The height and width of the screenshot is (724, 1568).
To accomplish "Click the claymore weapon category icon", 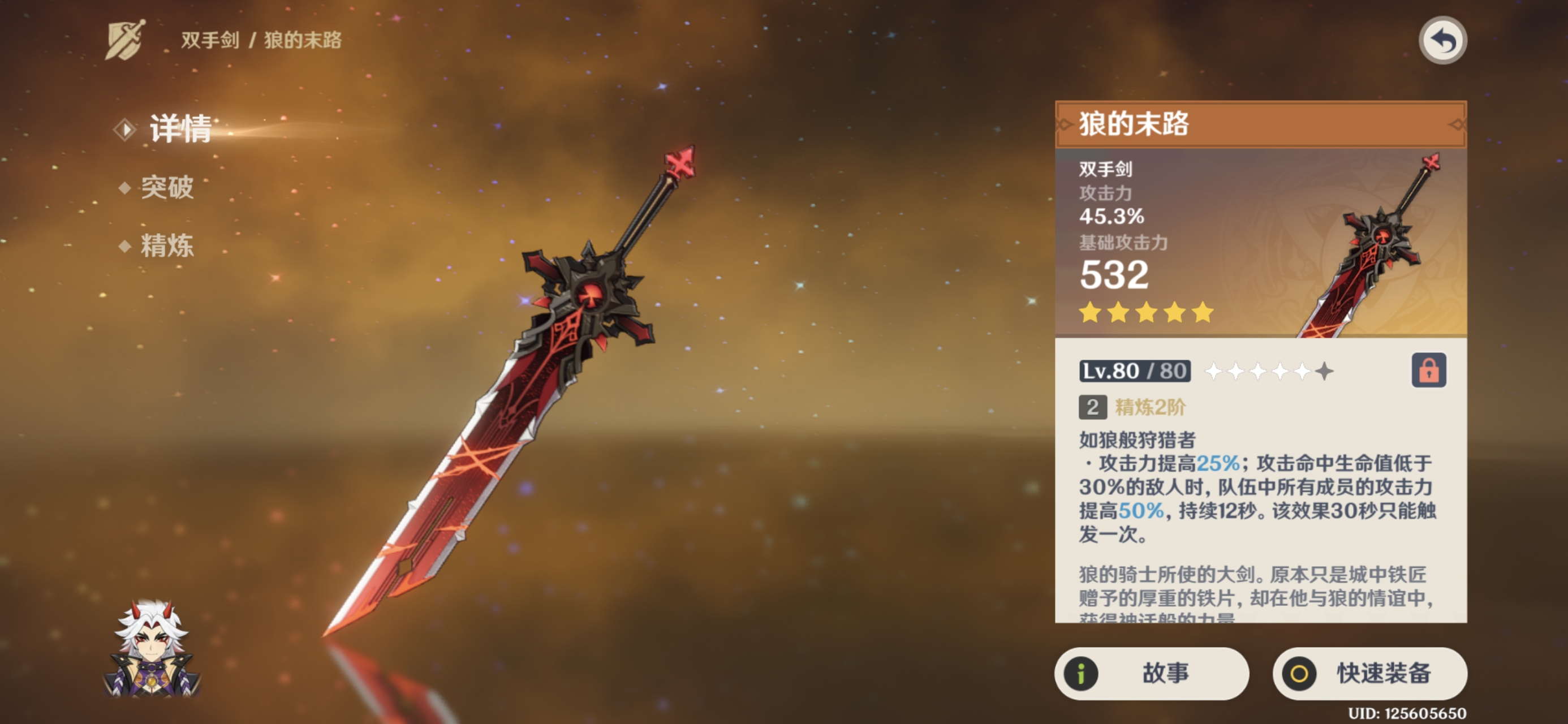I will (126, 40).
